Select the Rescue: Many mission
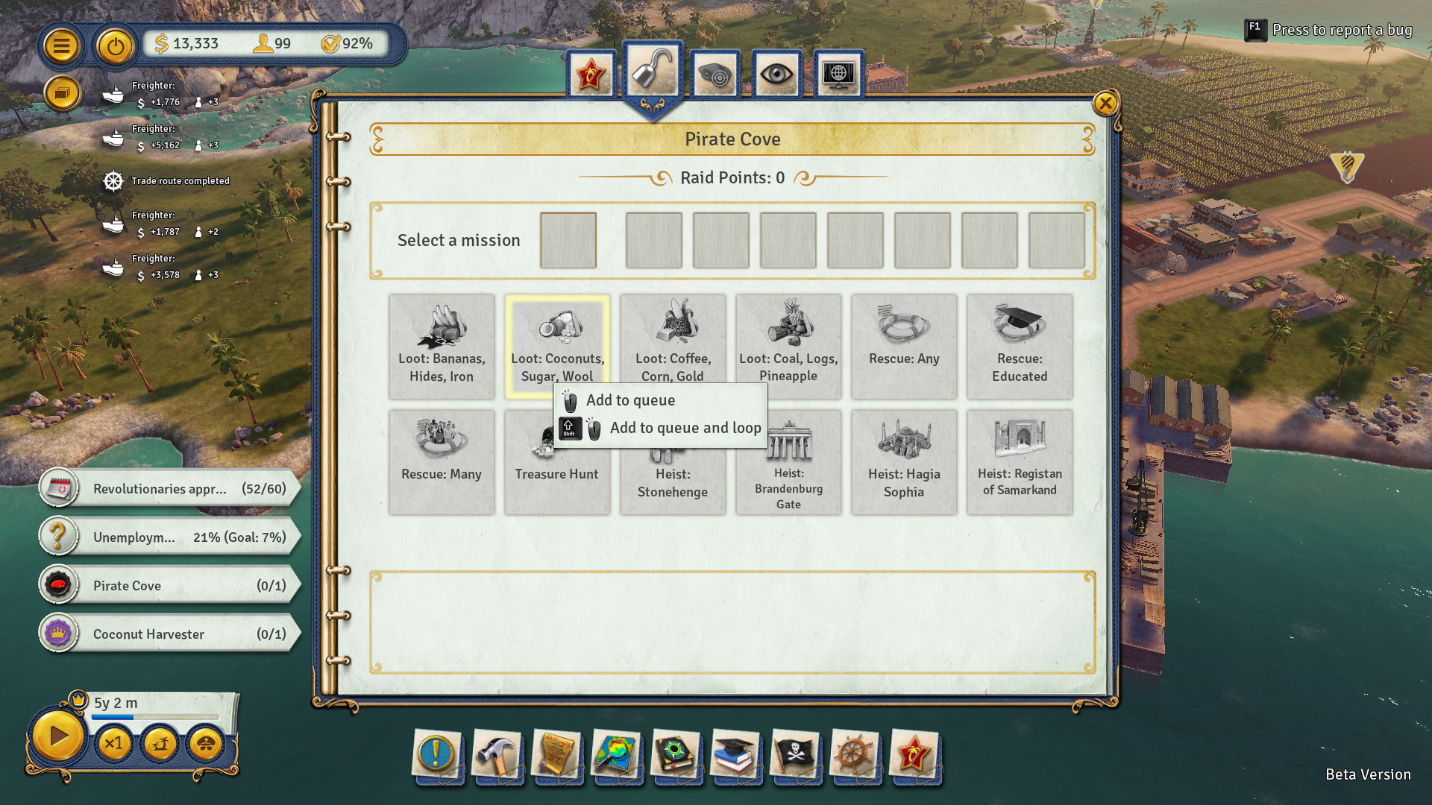The width and height of the screenshot is (1432, 805). [441, 462]
